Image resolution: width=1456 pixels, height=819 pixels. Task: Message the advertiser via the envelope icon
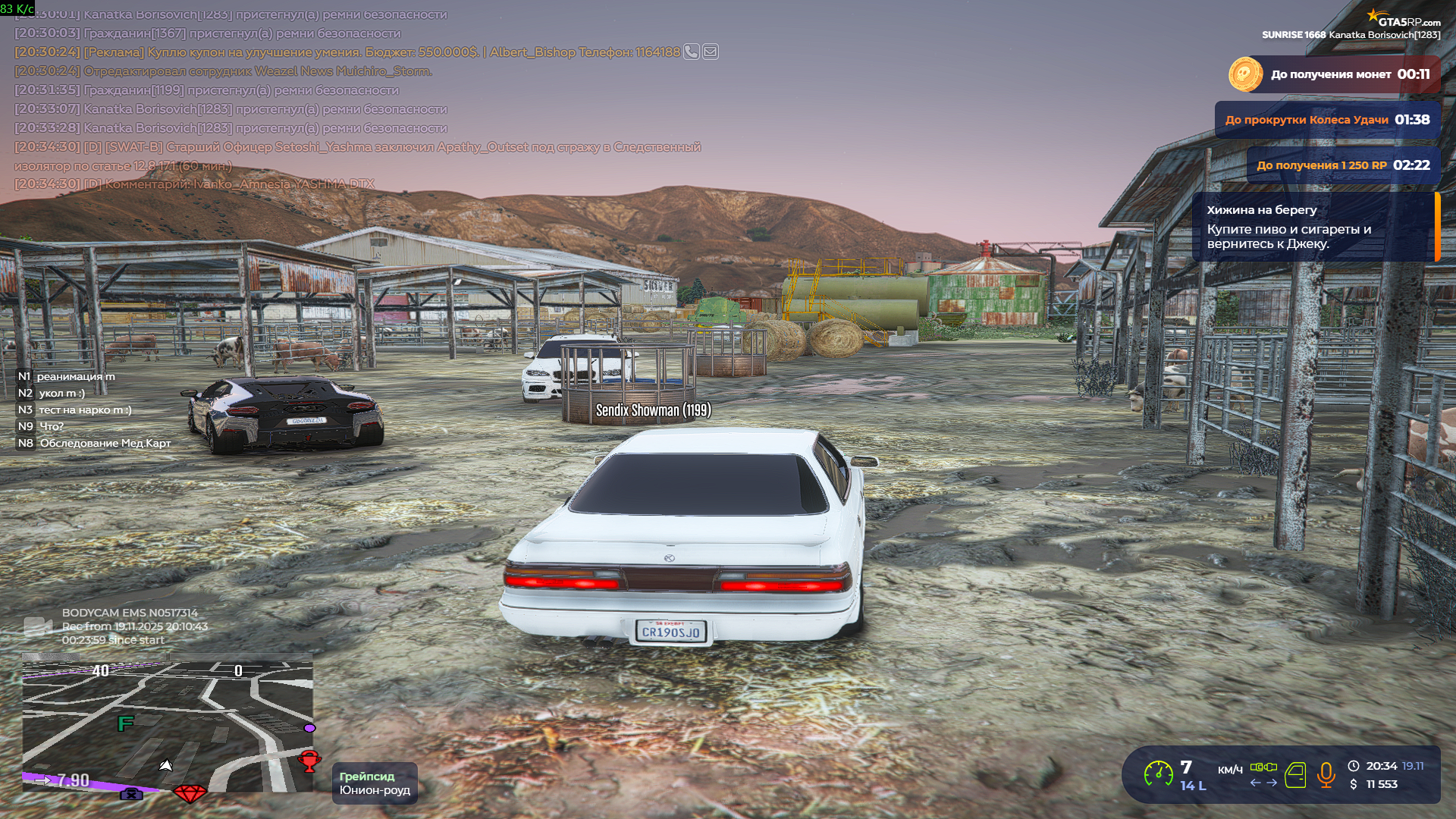click(711, 52)
